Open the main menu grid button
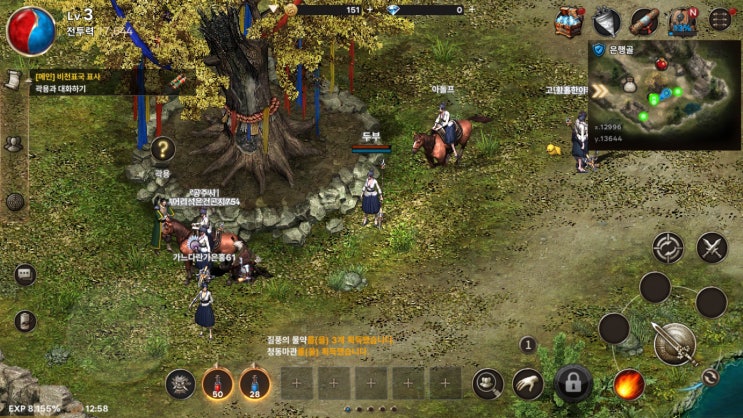 click(719, 19)
